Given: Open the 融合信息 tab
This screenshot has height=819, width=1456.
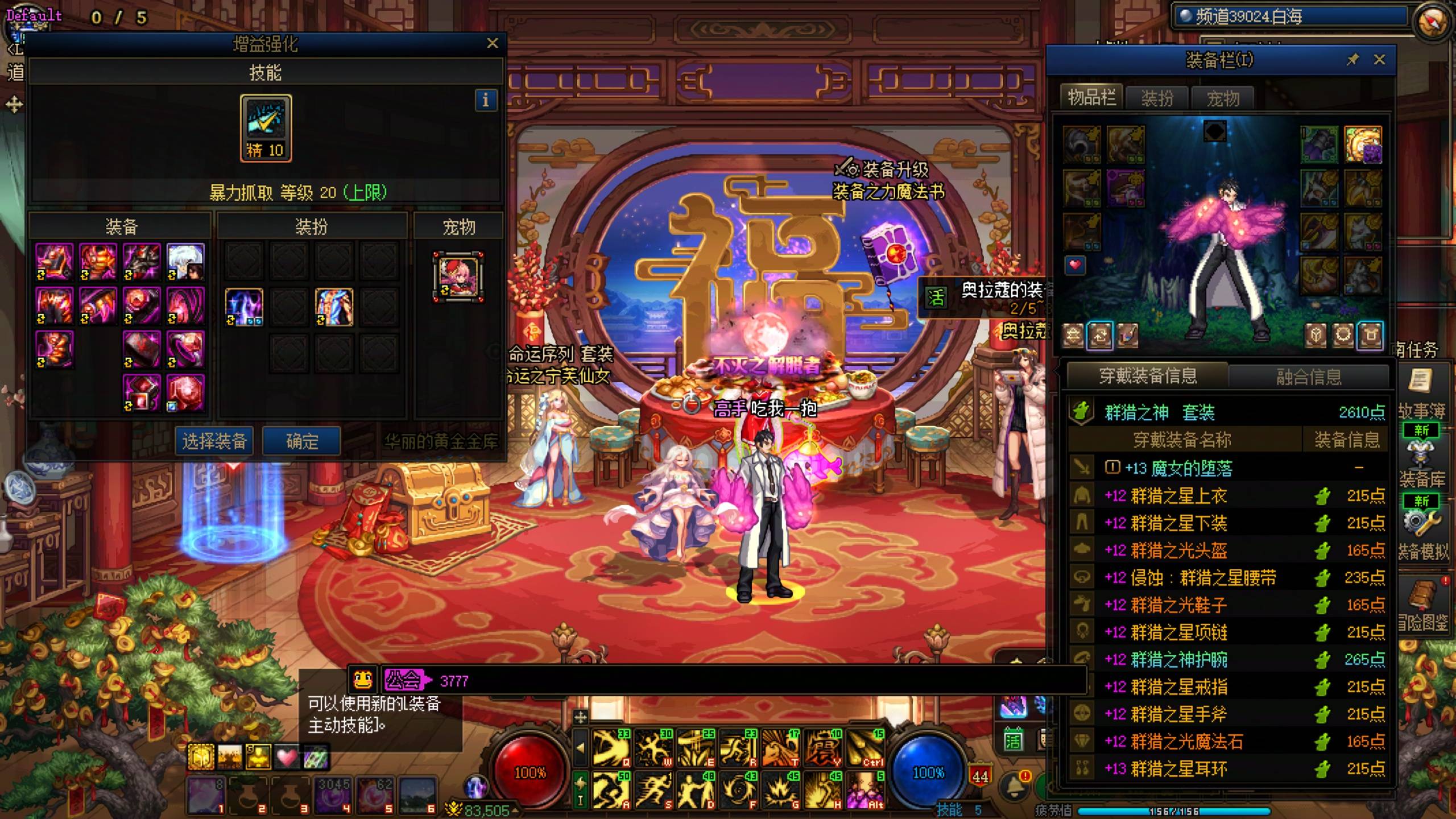Looking at the screenshot, I should point(1308,377).
